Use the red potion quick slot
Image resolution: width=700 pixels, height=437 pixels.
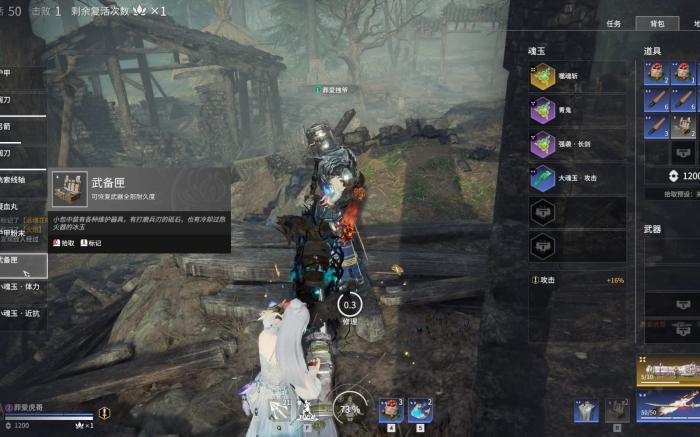coord(391,410)
